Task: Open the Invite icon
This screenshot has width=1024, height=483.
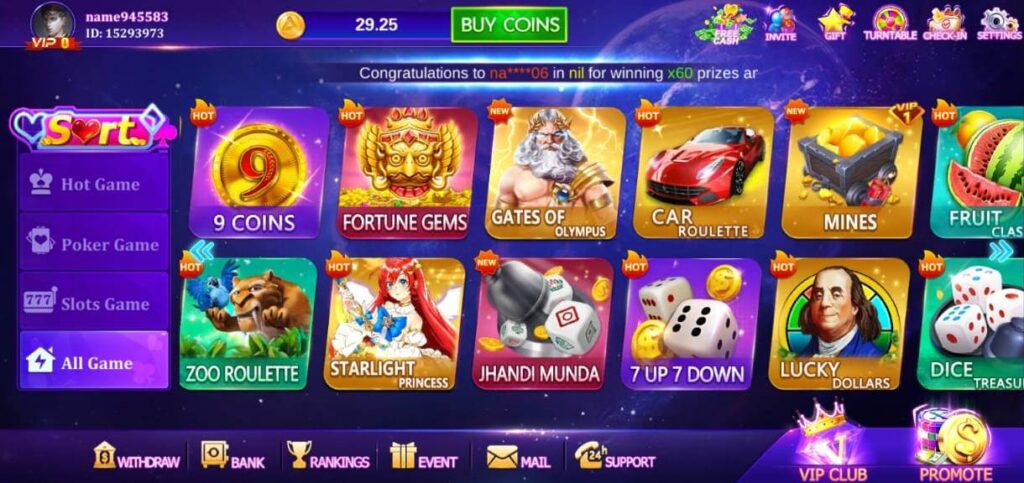Action: [781, 23]
